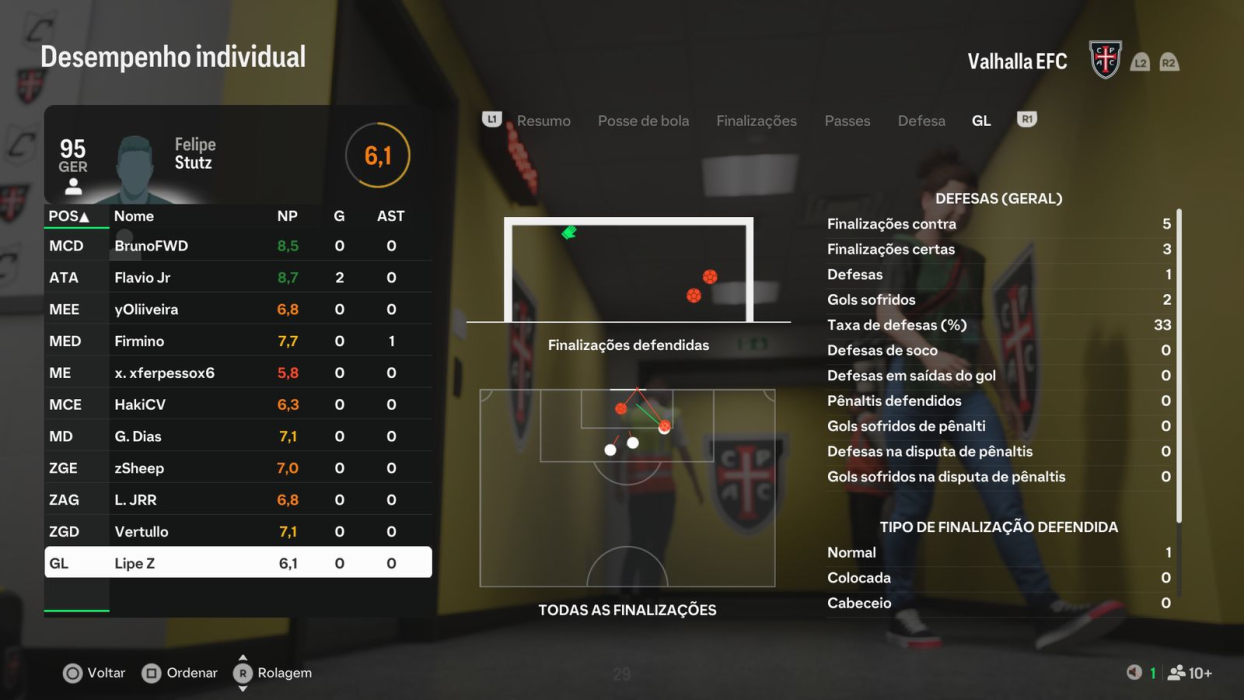Image resolution: width=1244 pixels, height=700 pixels.
Task: Select the GL goalkeeper tab
Action: coord(981,121)
